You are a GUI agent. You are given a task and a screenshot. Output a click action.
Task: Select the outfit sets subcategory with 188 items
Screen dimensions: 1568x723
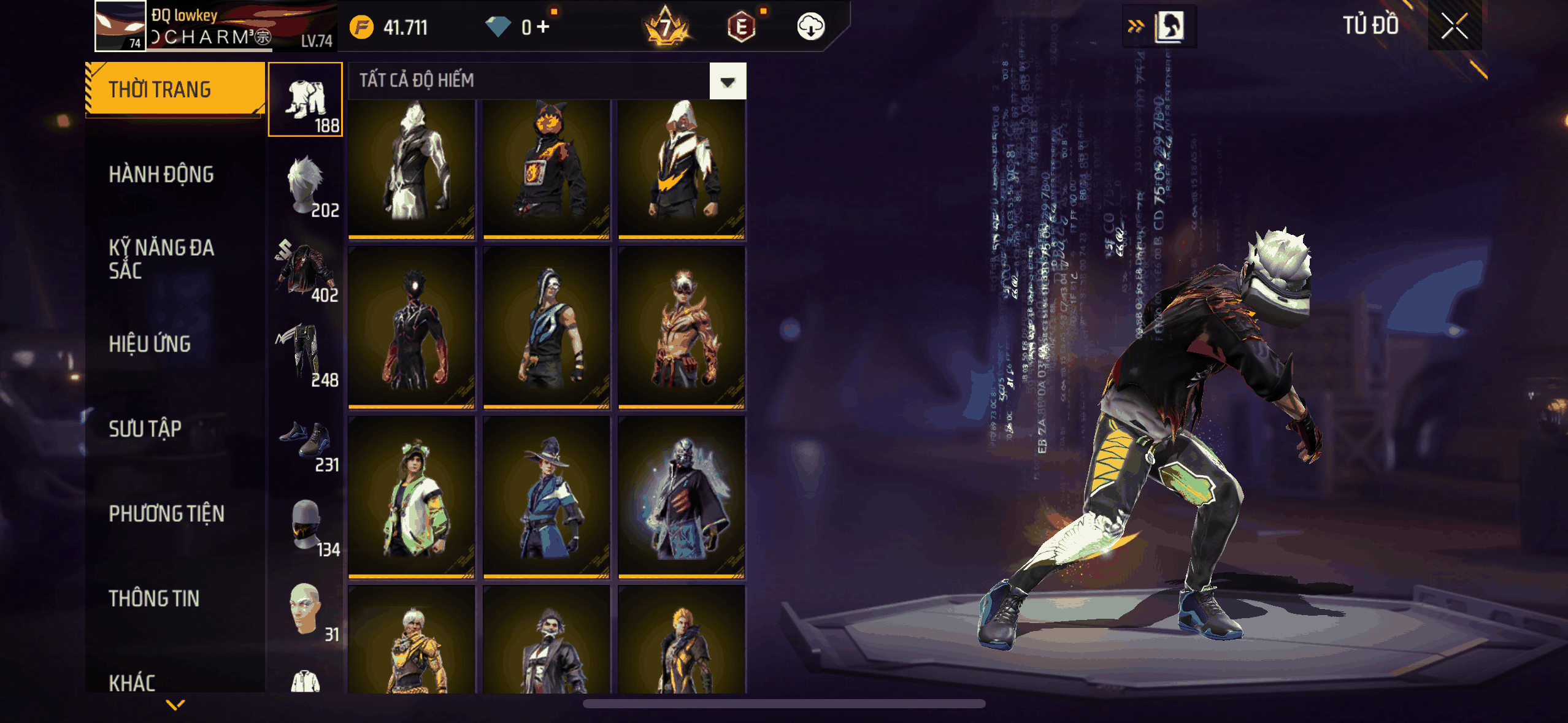pos(306,99)
